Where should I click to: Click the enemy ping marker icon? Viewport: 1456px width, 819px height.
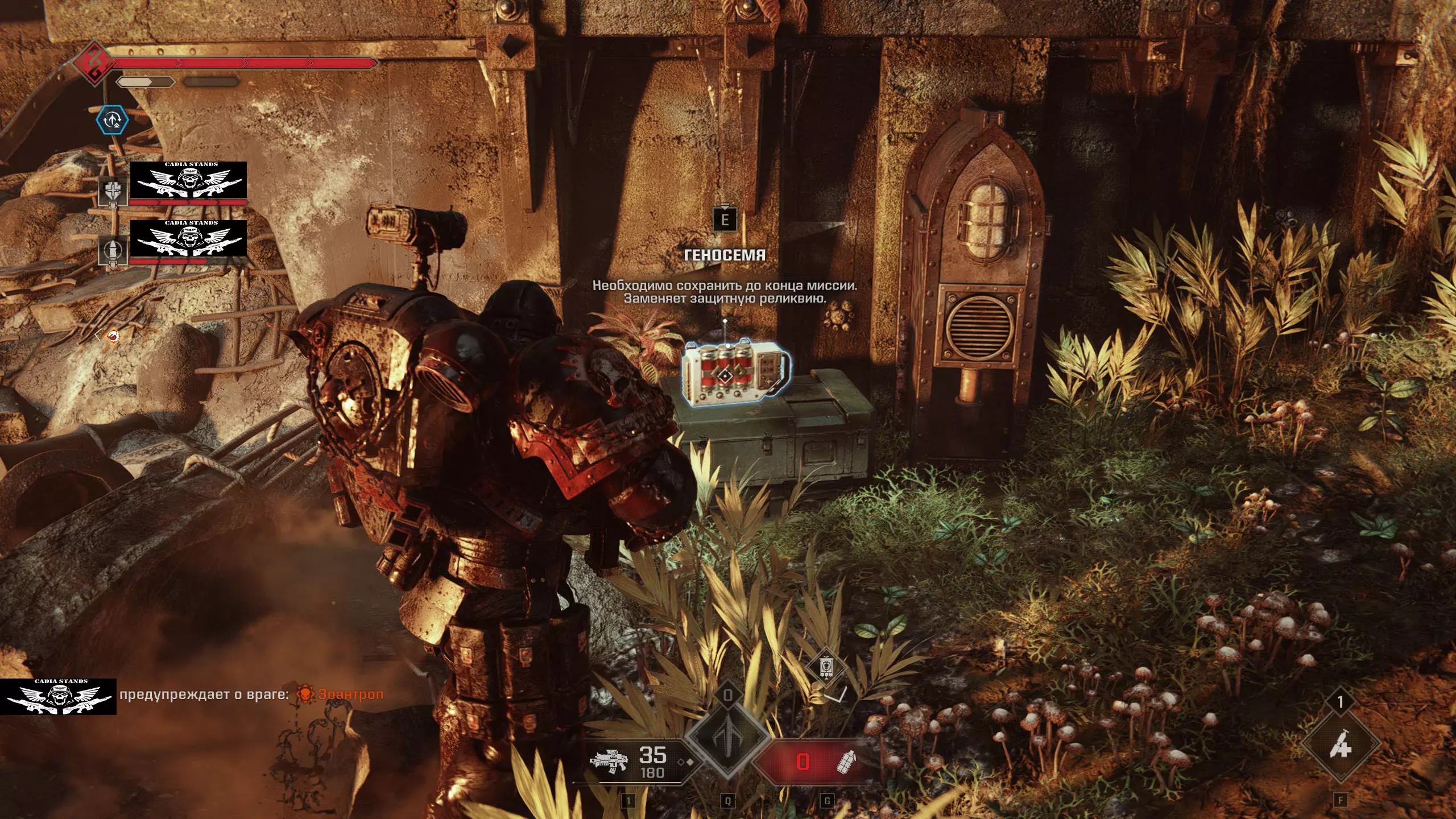click(114, 337)
